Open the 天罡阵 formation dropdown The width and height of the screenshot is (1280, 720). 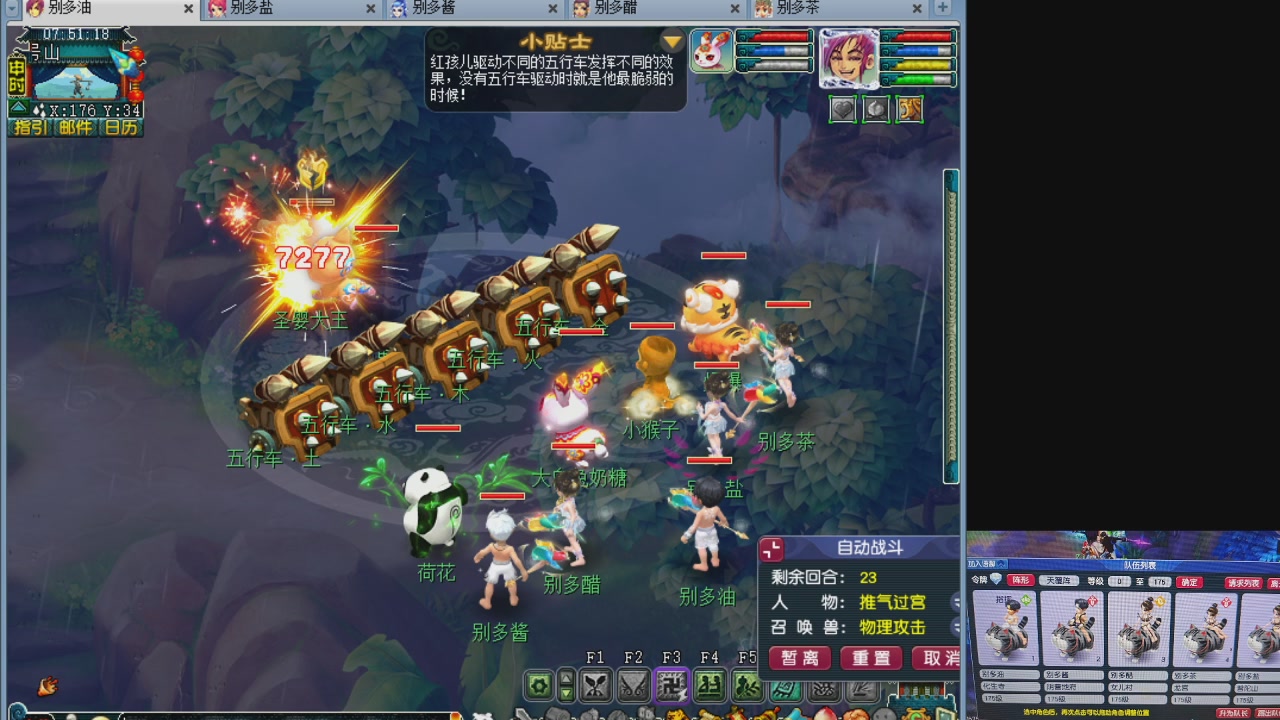click(1058, 582)
